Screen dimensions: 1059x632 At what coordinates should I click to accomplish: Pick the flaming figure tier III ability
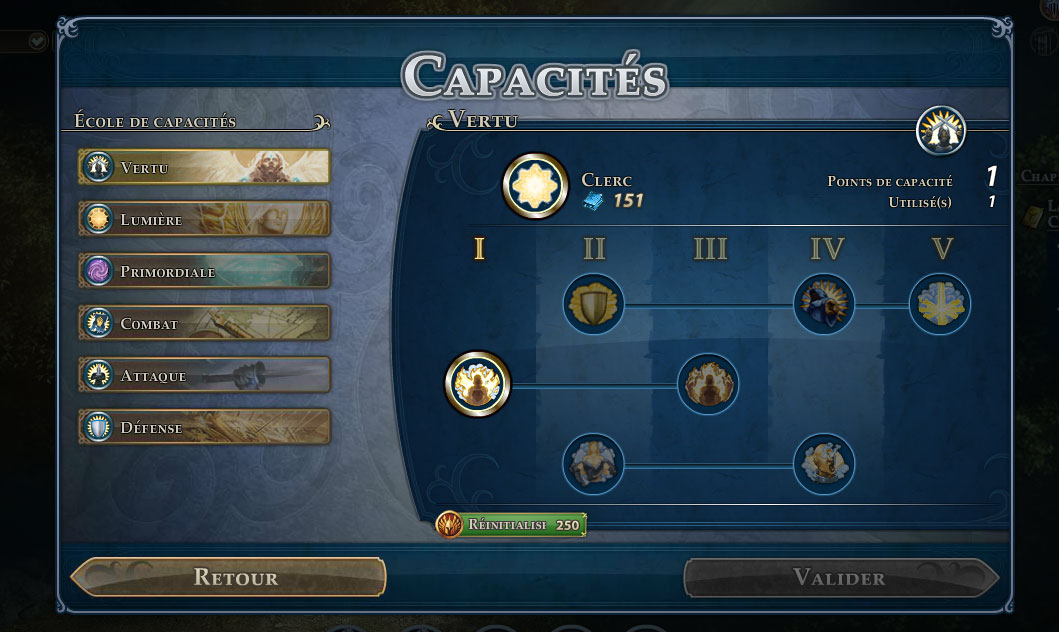708,383
